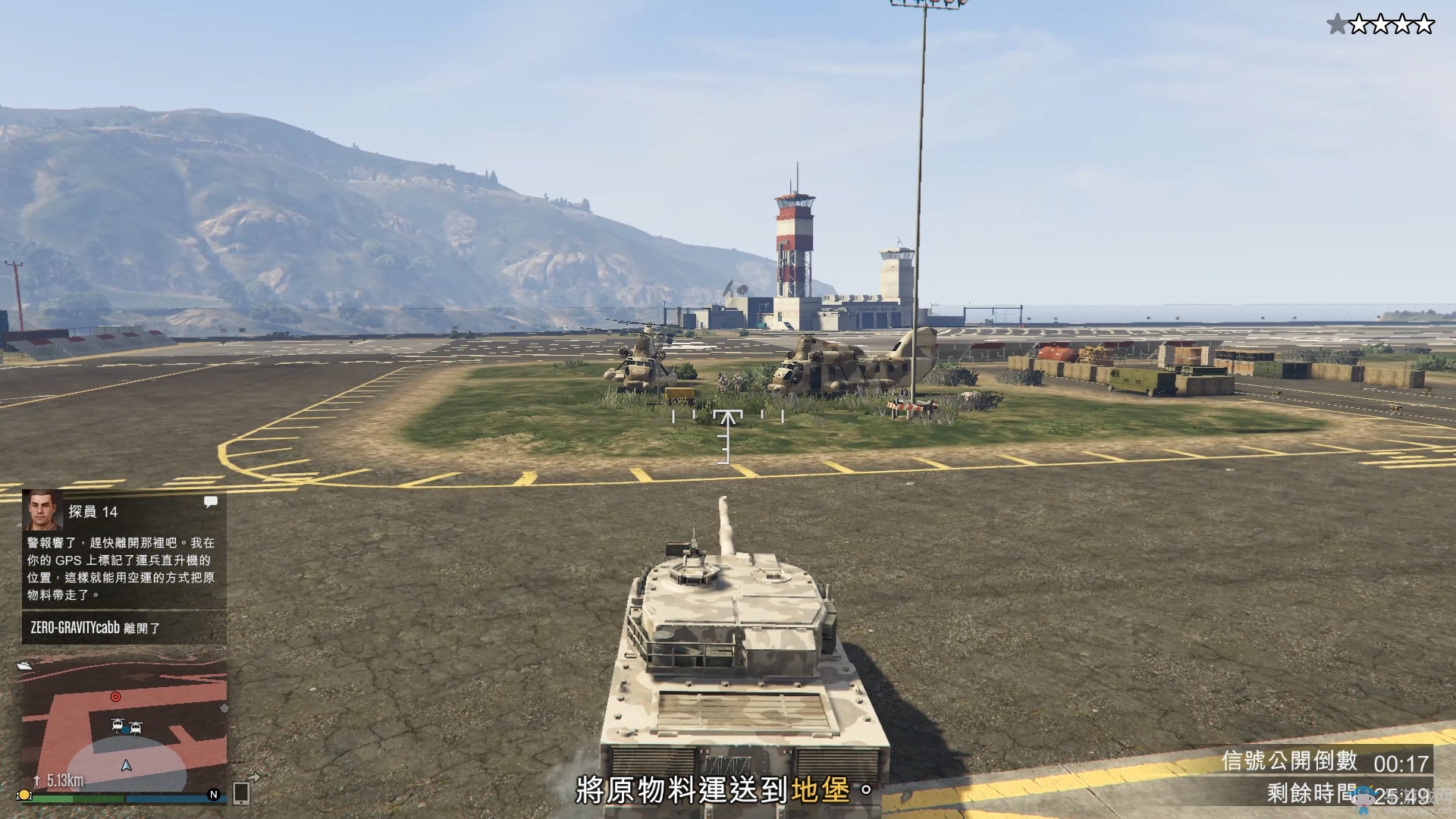Click the speech bubble icon on the message
Viewport: 1456px width, 819px height.
(211, 501)
